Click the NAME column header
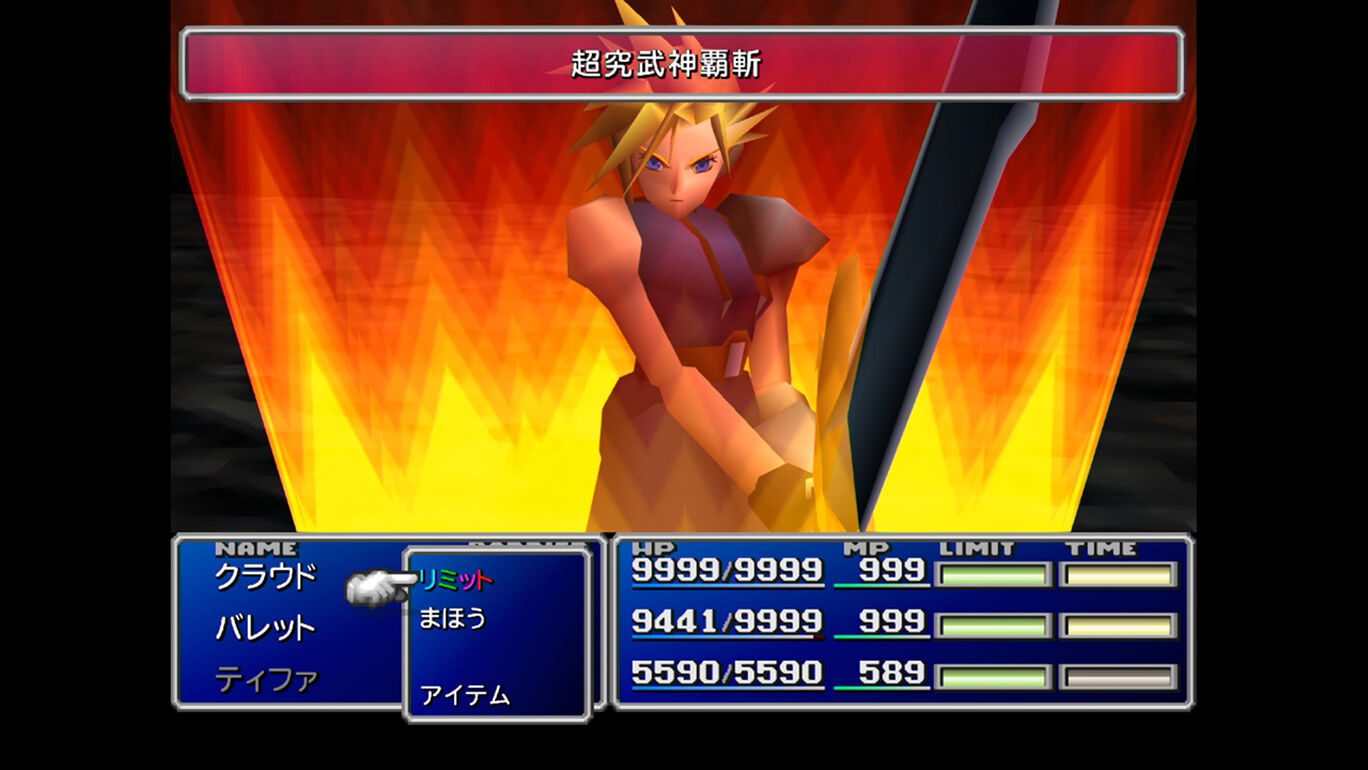The image size is (1368, 770). pos(258,548)
